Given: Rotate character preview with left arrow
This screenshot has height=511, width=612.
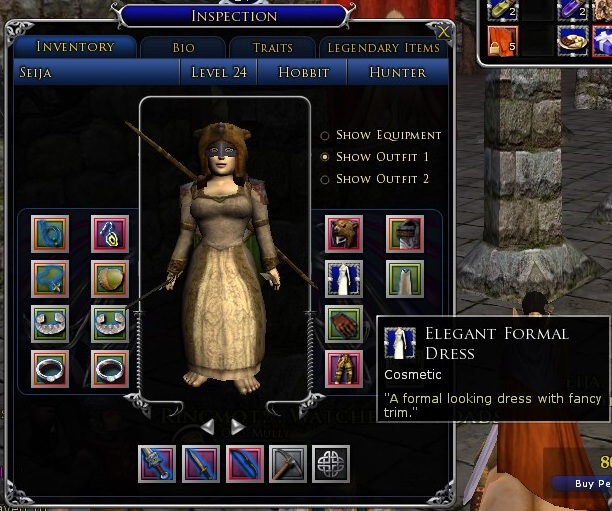Looking at the screenshot, I should [209, 427].
